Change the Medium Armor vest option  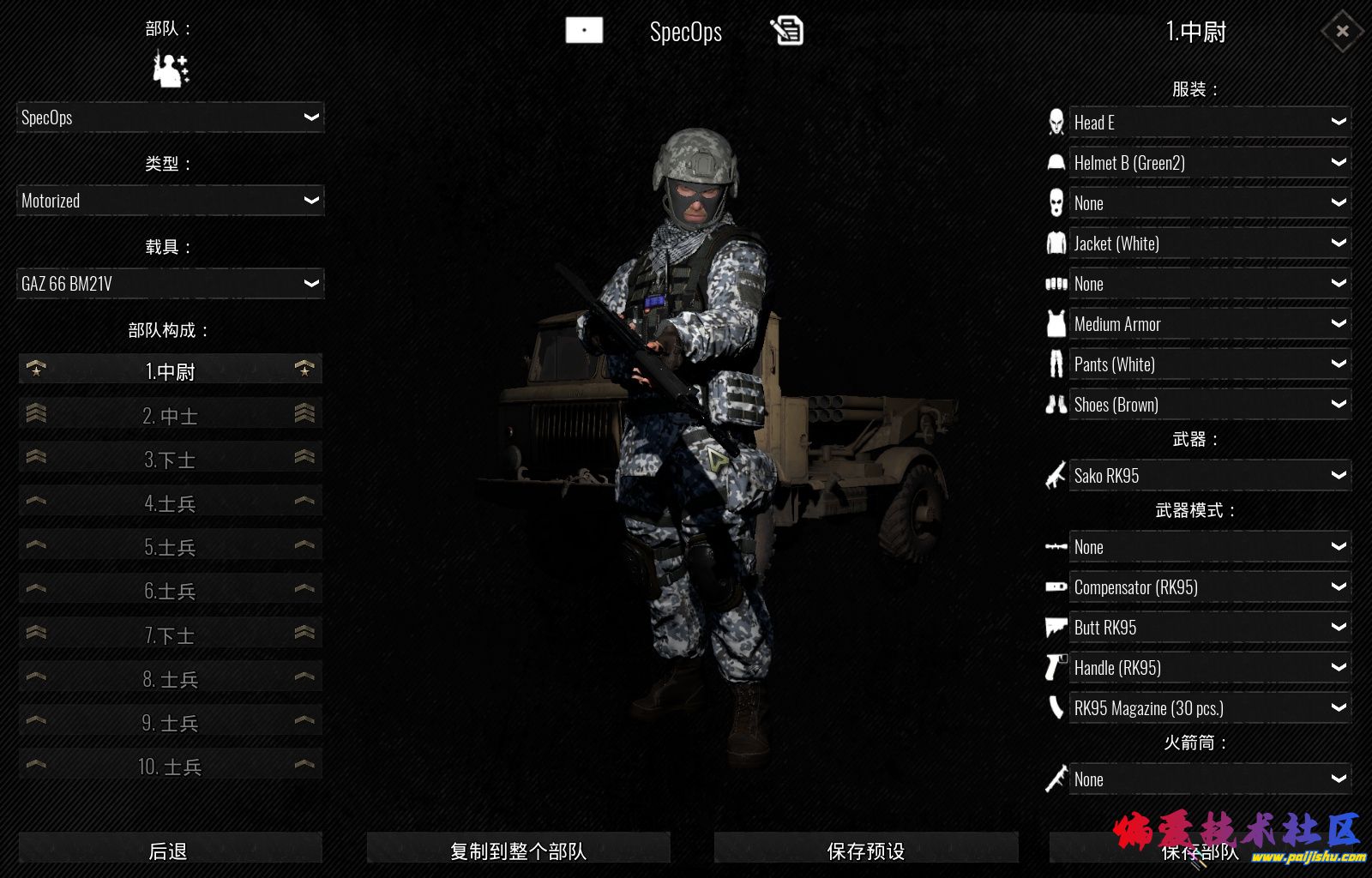1209,324
